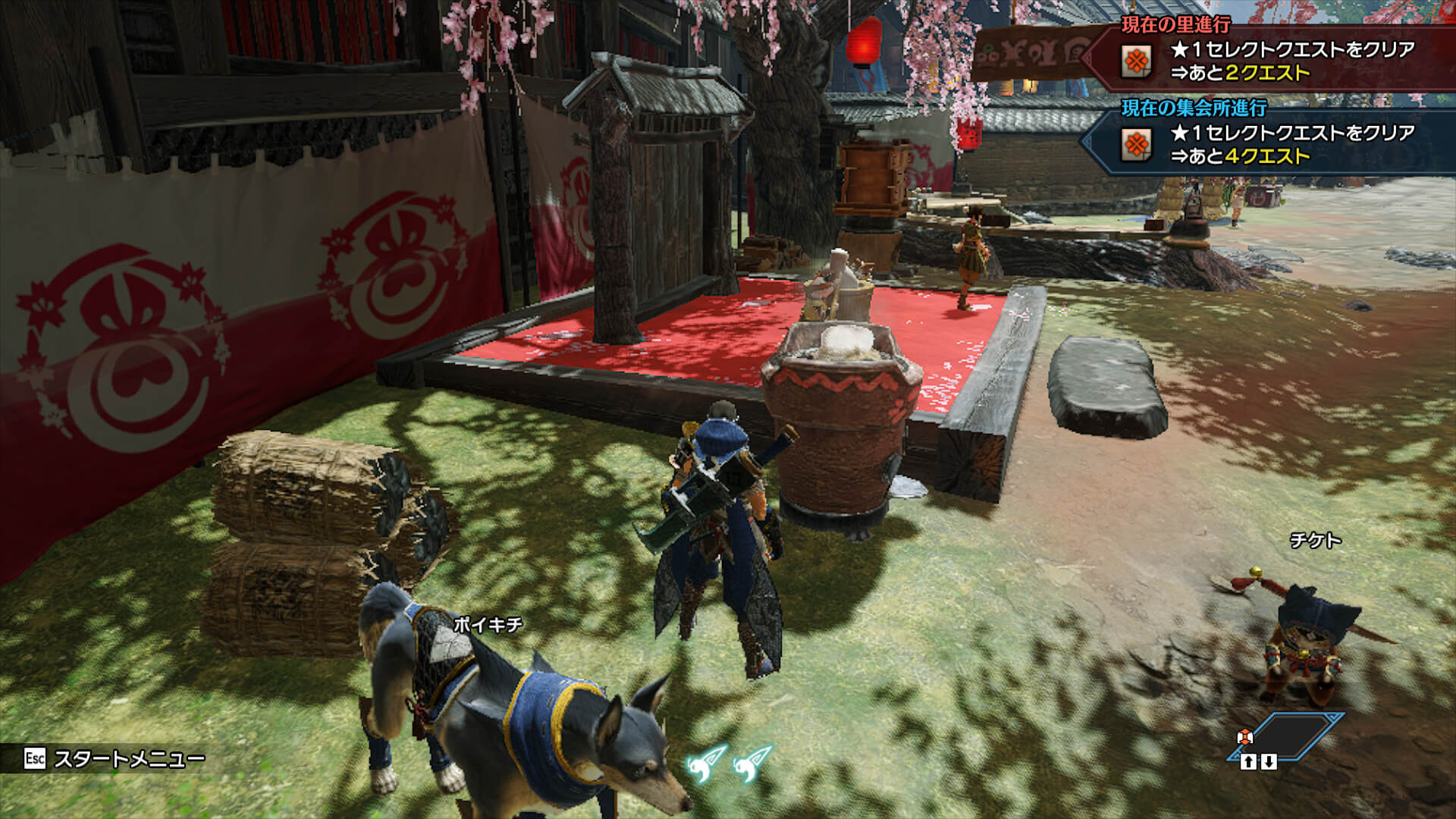The image size is (1456, 819).
Task: Open the スタートメニュー start menu label
Action: point(129,759)
